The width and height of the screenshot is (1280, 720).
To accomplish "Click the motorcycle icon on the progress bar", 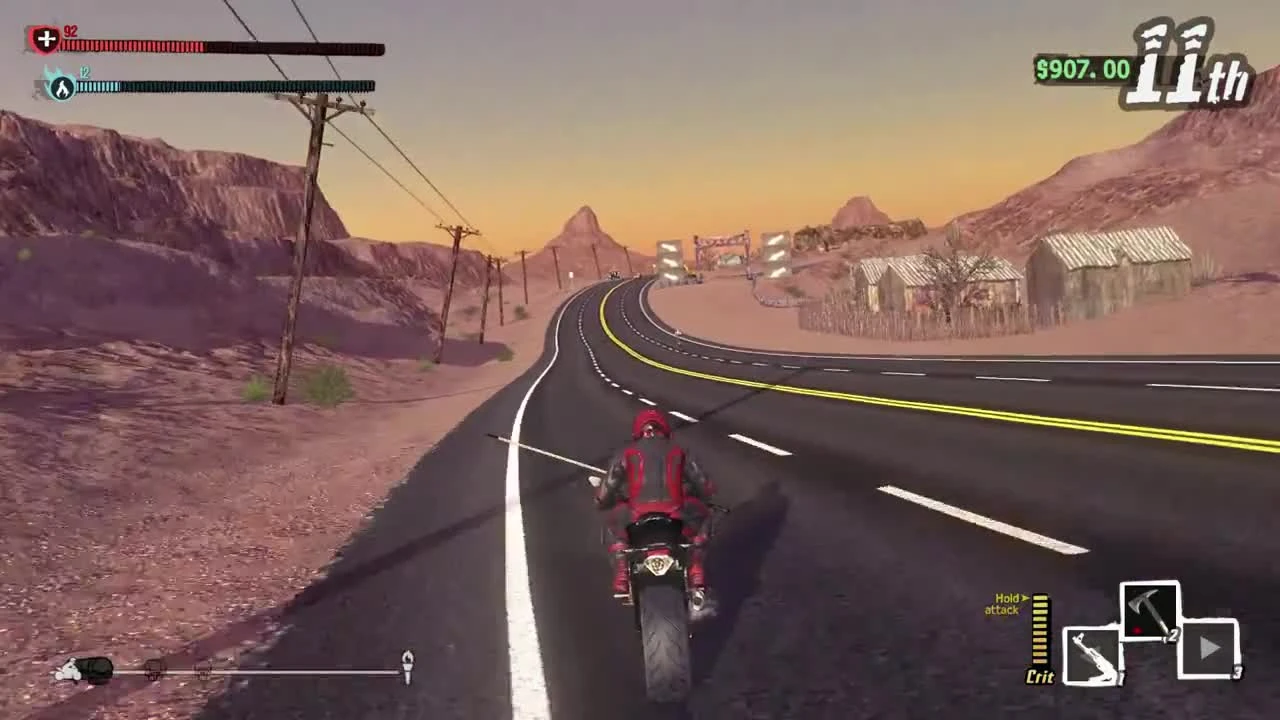I will click(72, 669).
